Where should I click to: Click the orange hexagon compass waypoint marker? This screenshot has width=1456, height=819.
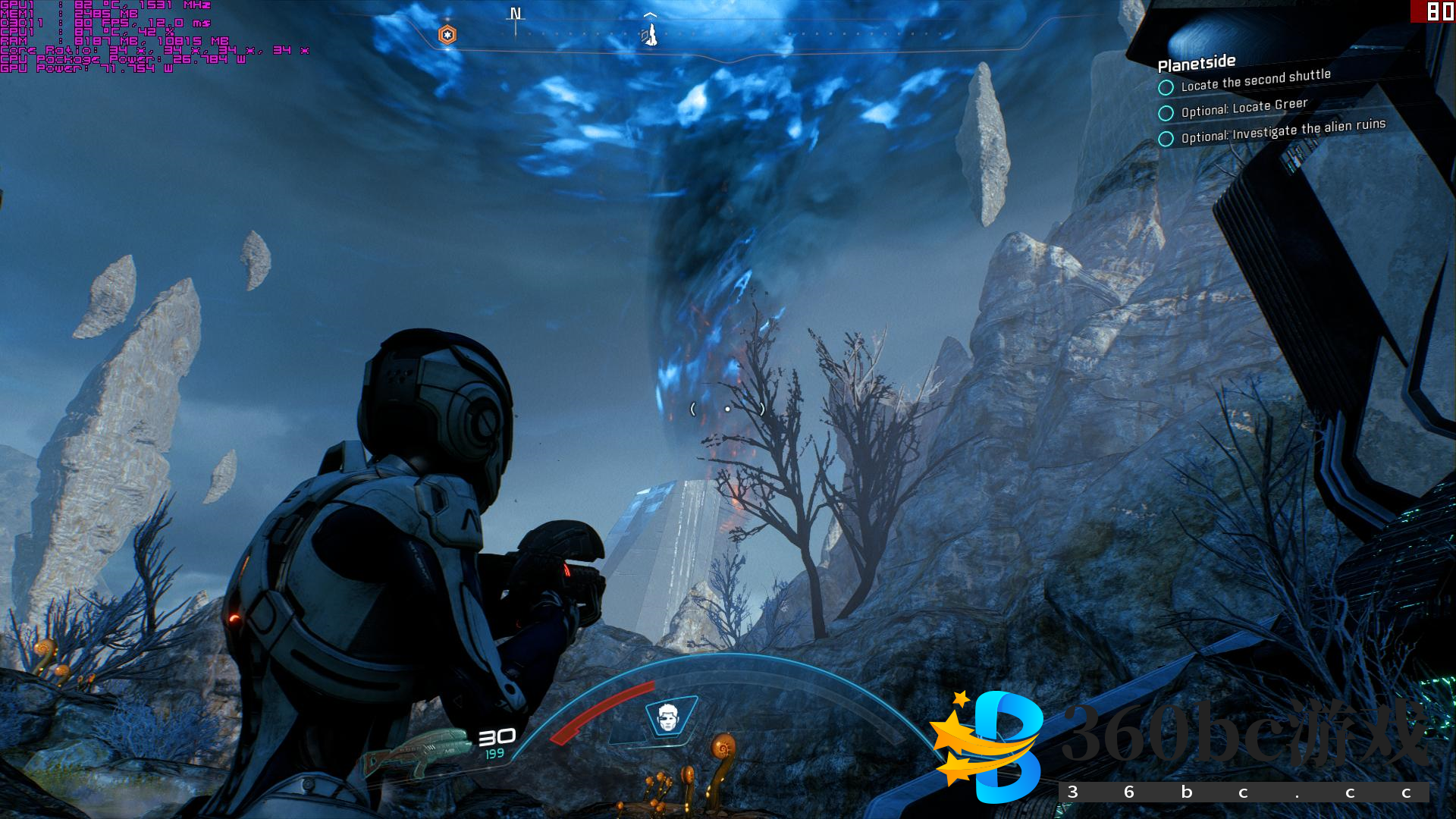click(447, 35)
